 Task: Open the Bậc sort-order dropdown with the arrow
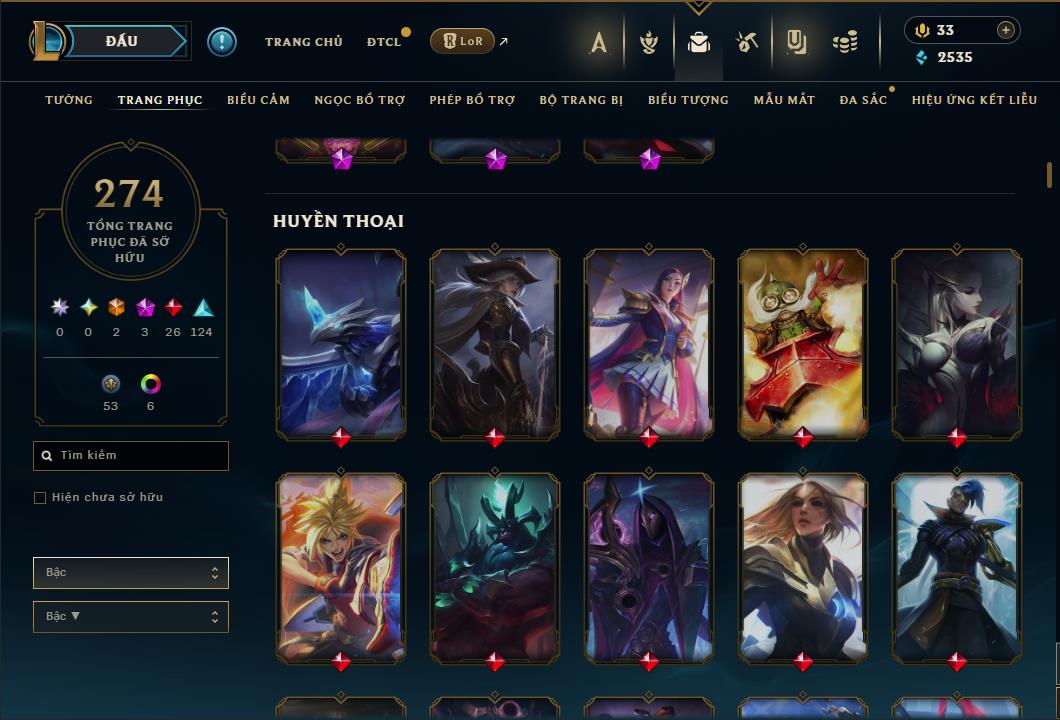tap(131, 617)
